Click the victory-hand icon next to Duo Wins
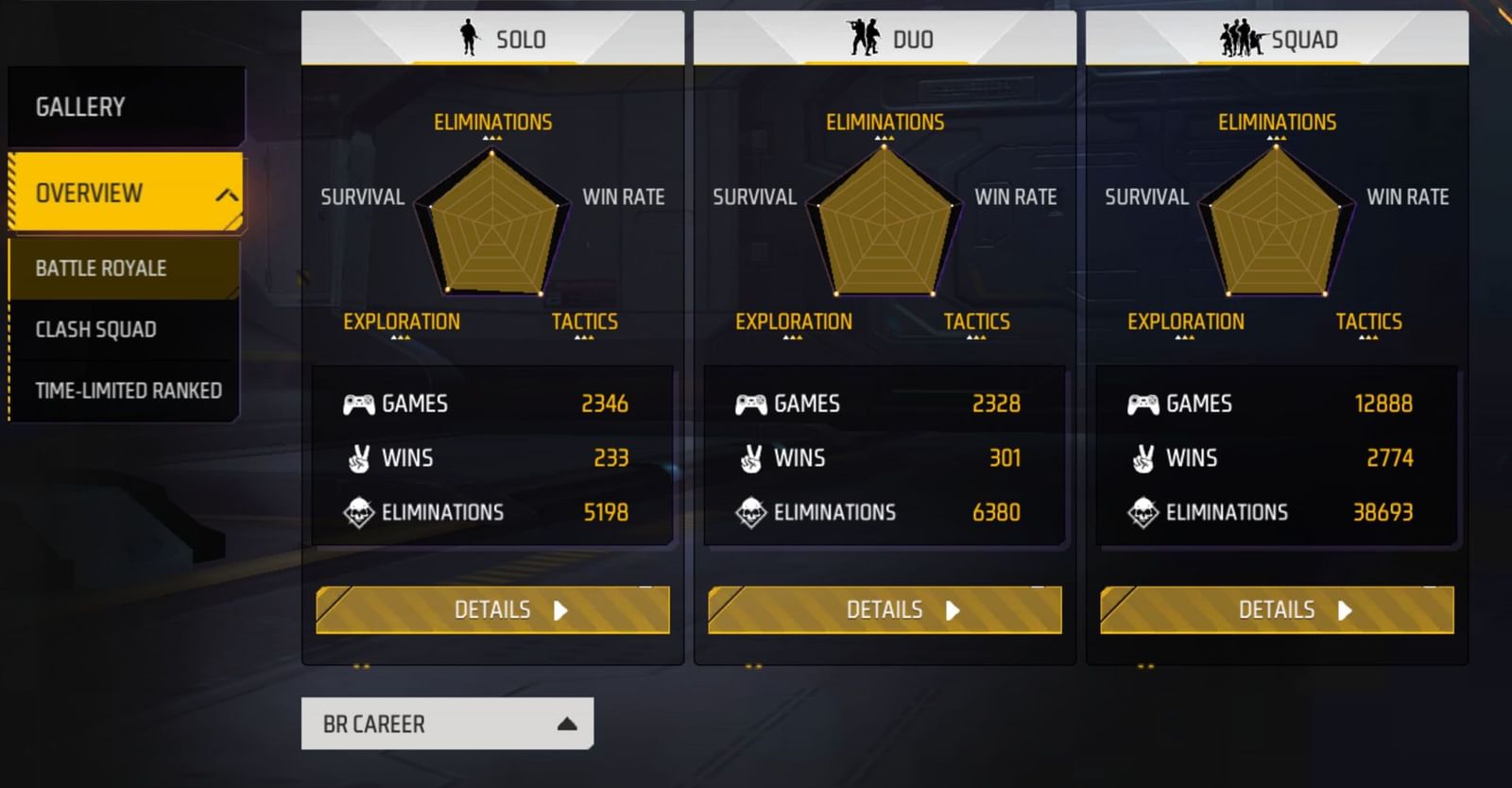This screenshot has width=1512, height=788. coord(749,458)
